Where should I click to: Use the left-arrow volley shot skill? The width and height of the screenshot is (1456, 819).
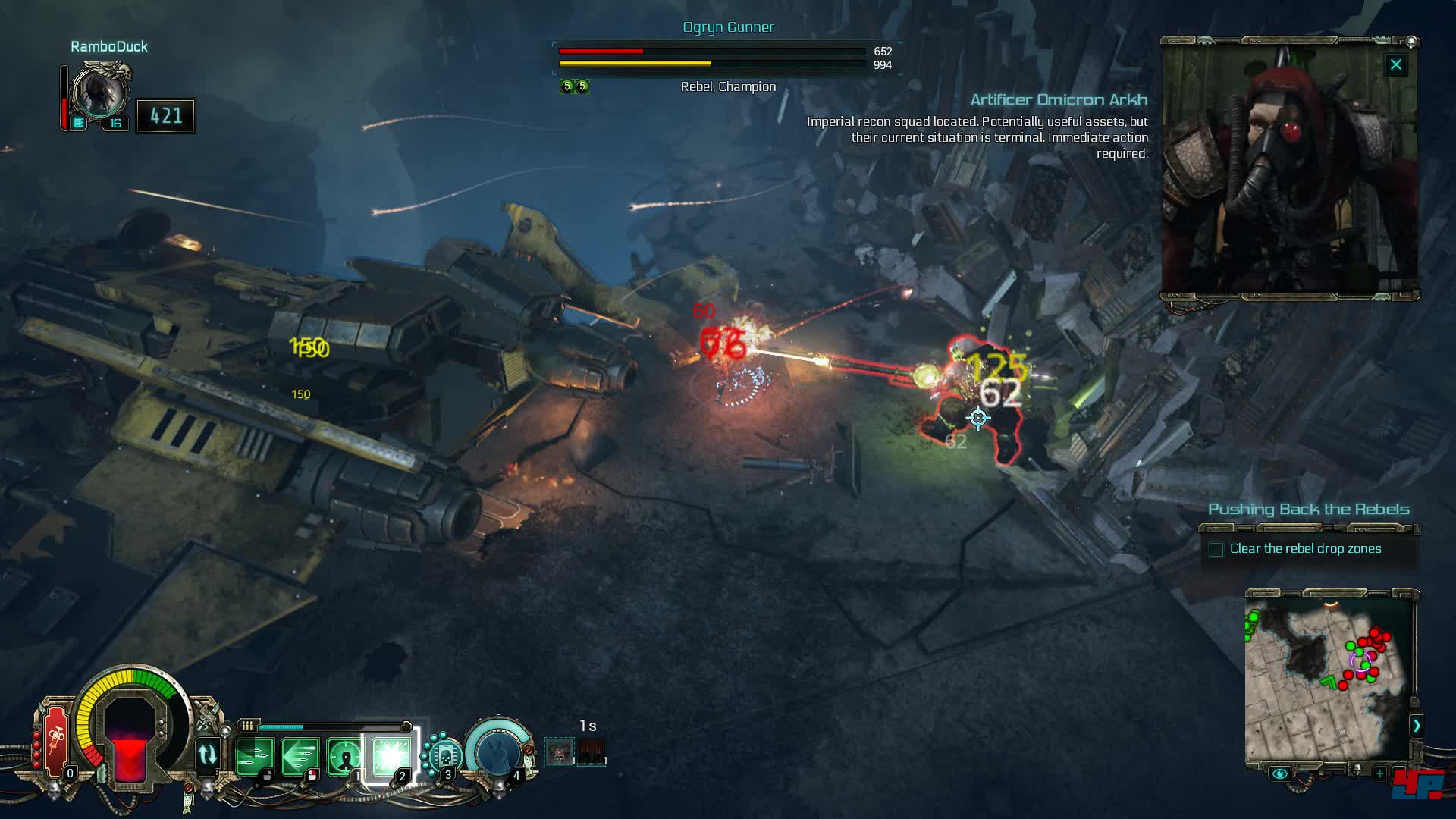tap(299, 755)
